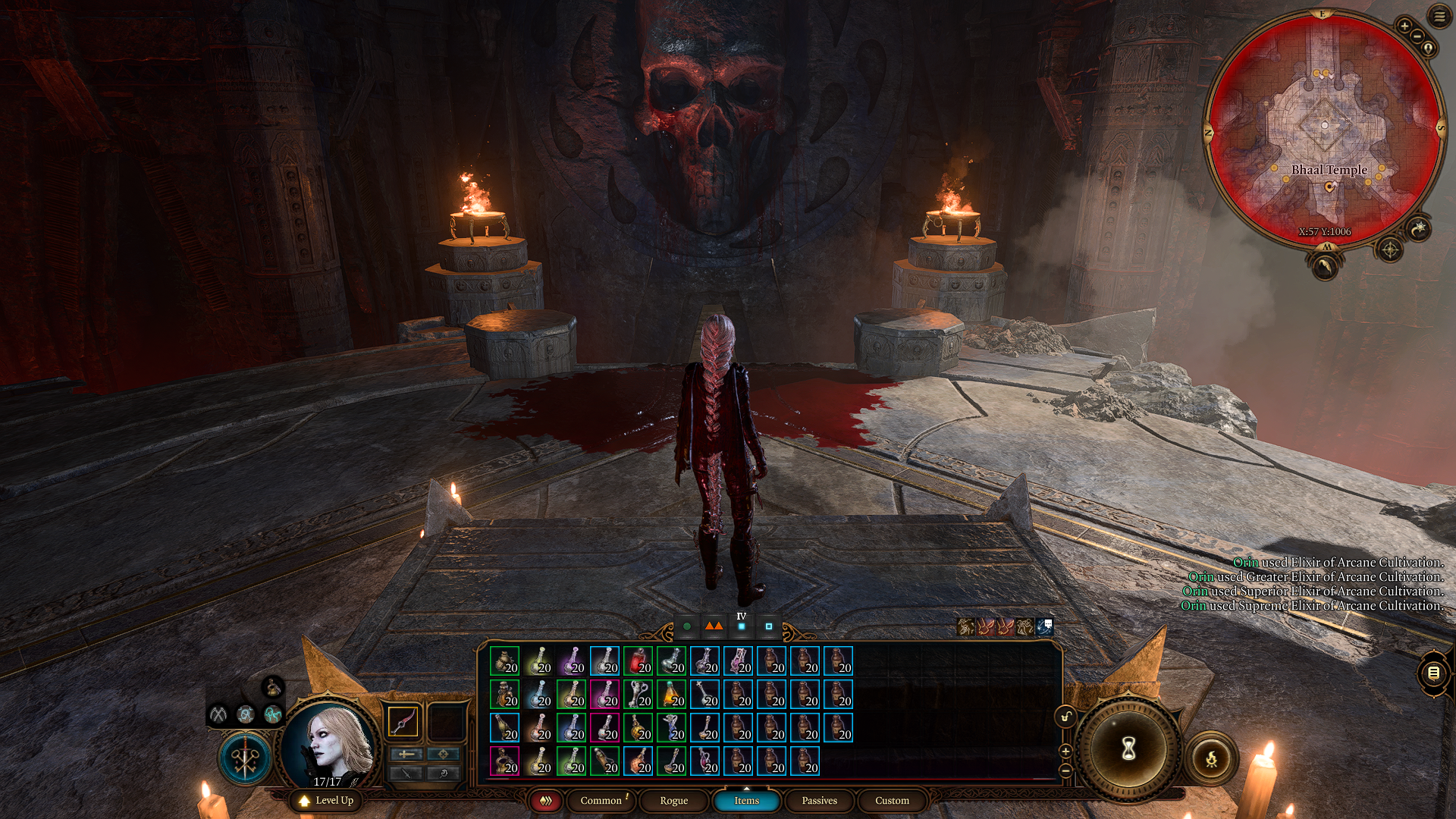Open the character portrait of Orin
The image size is (1456, 819).
coord(330,743)
